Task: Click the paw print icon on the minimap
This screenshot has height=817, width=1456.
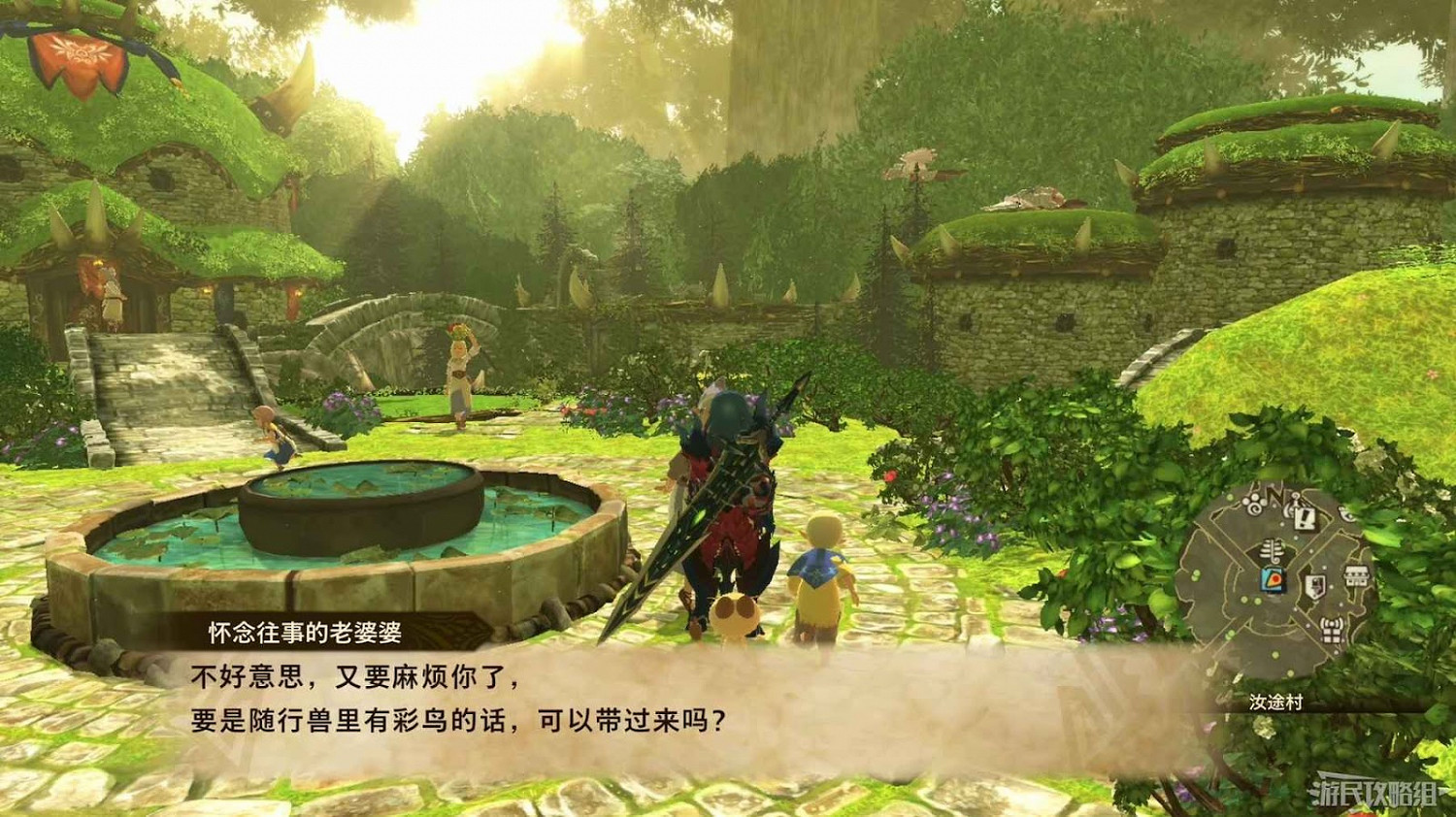Action: click(1251, 504)
